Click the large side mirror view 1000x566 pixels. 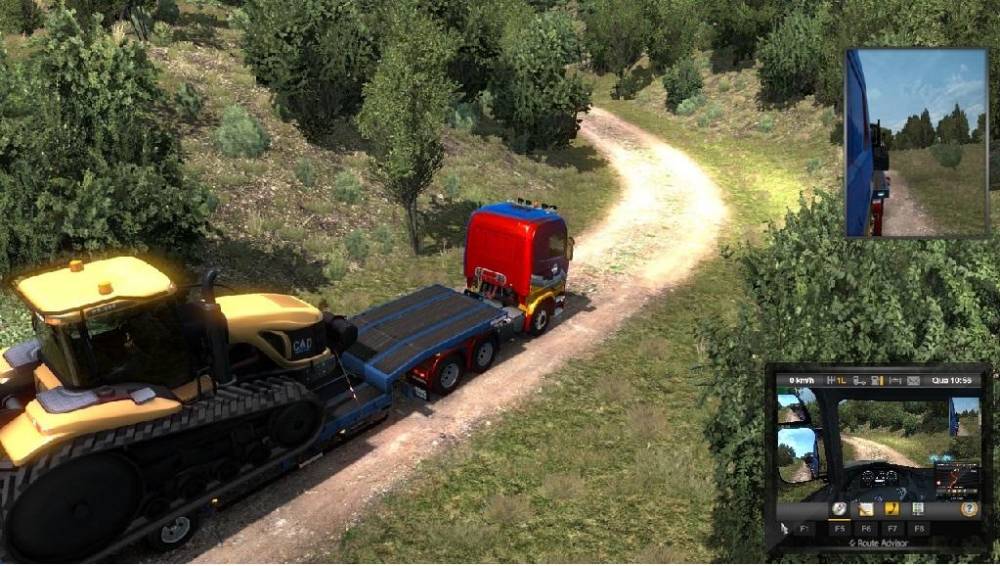[914, 143]
